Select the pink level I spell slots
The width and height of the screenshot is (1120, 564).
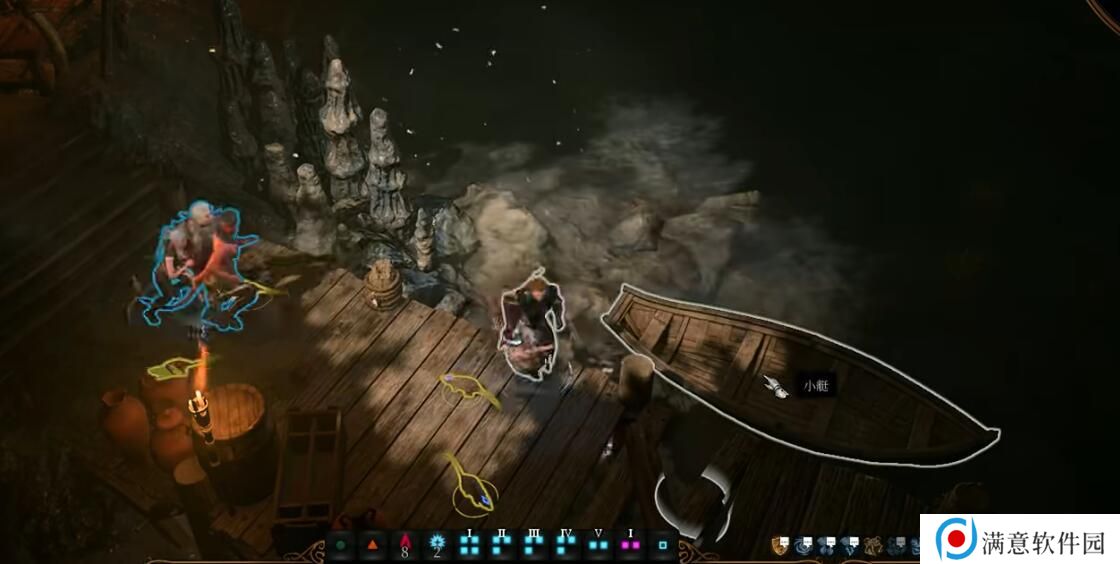pos(630,545)
